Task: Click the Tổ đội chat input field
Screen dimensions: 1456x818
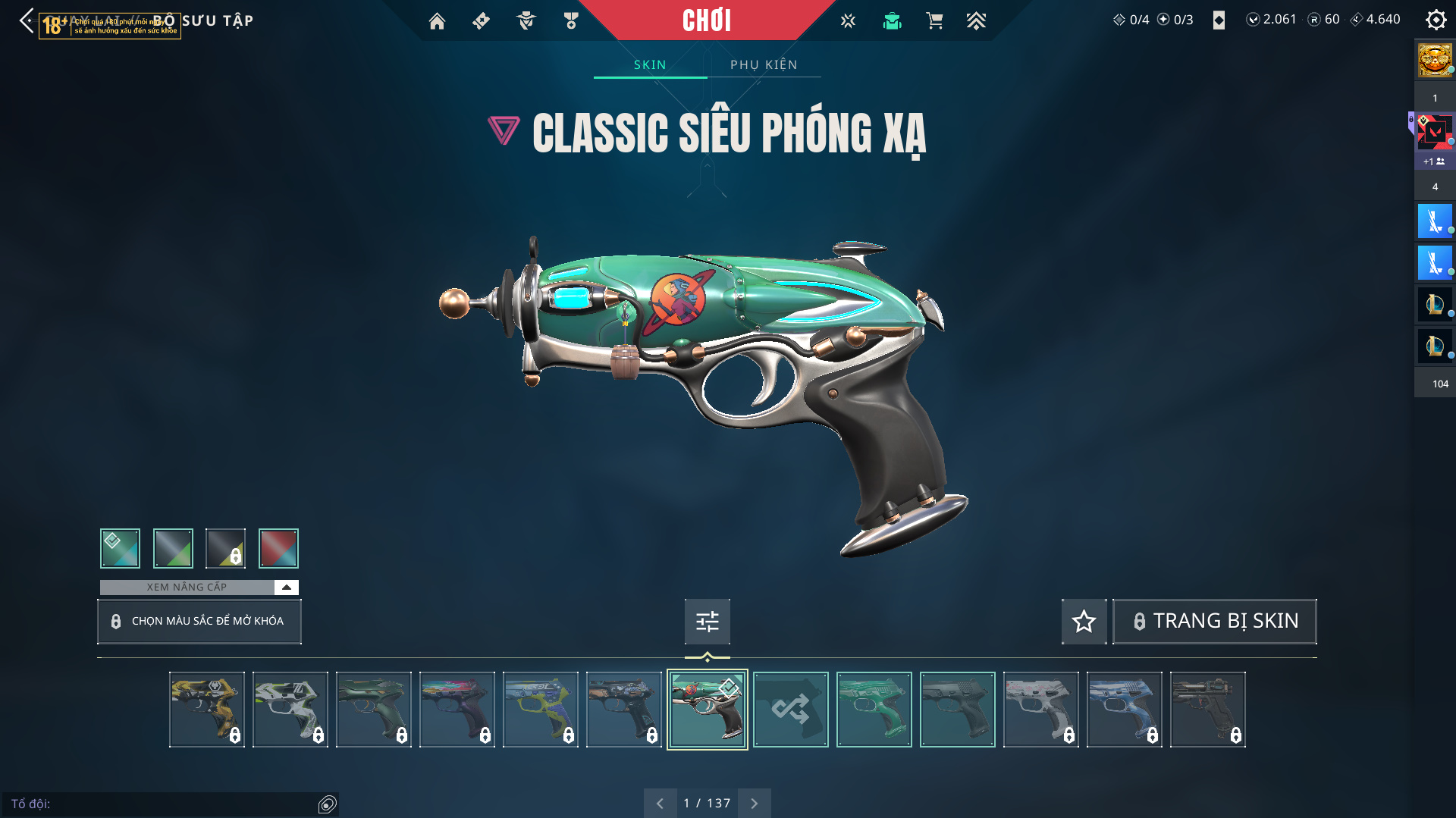Action: pos(163,804)
